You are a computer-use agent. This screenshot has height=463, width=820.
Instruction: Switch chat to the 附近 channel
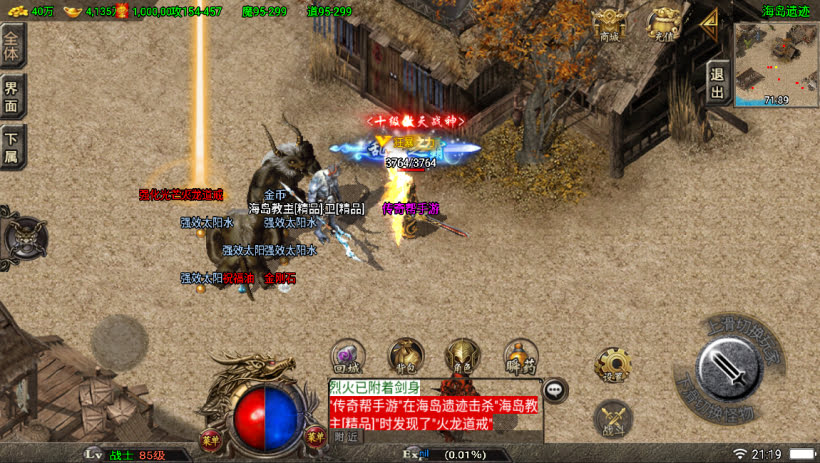pos(346,436)
